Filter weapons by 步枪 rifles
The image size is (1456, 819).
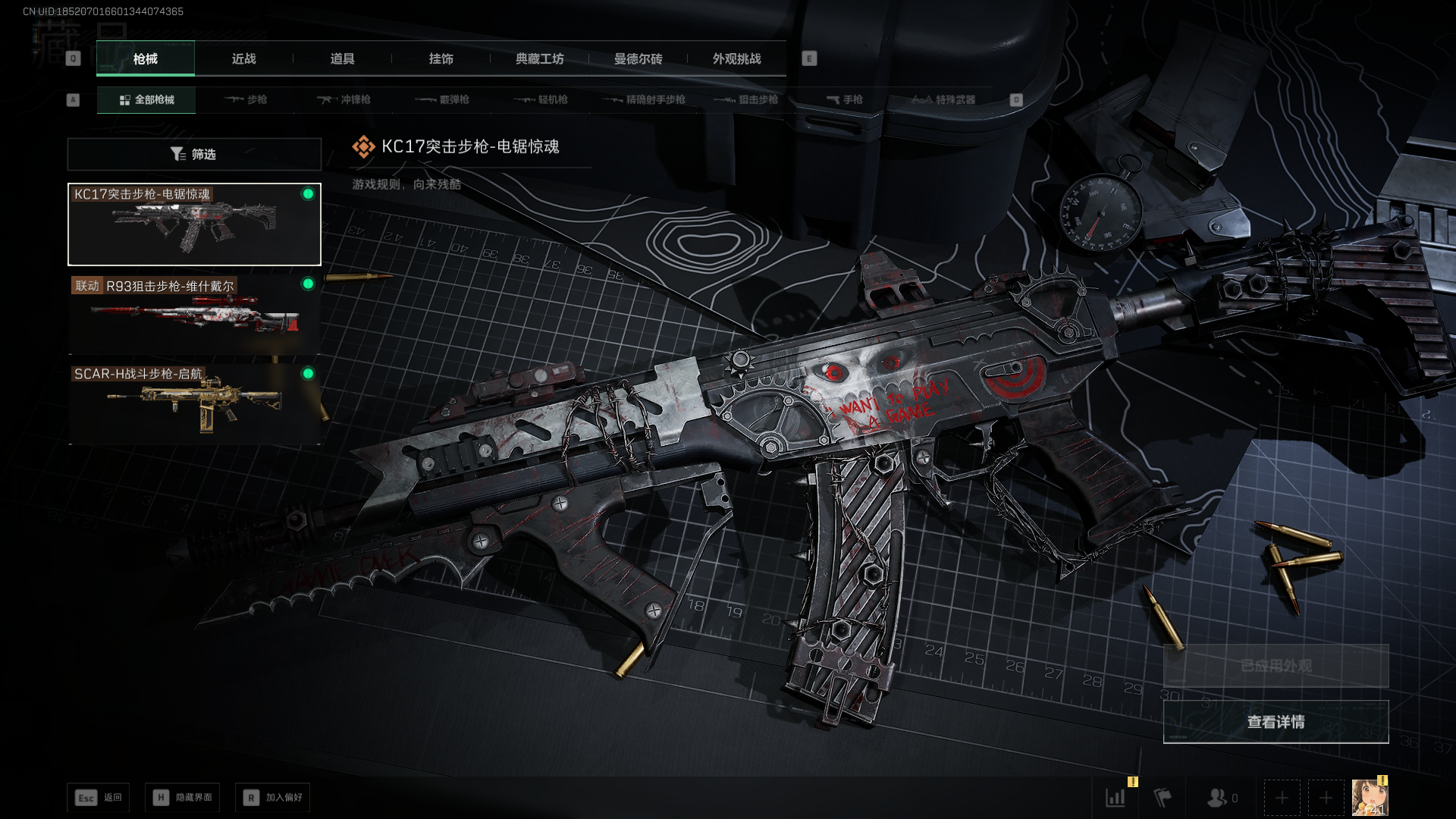246,100
